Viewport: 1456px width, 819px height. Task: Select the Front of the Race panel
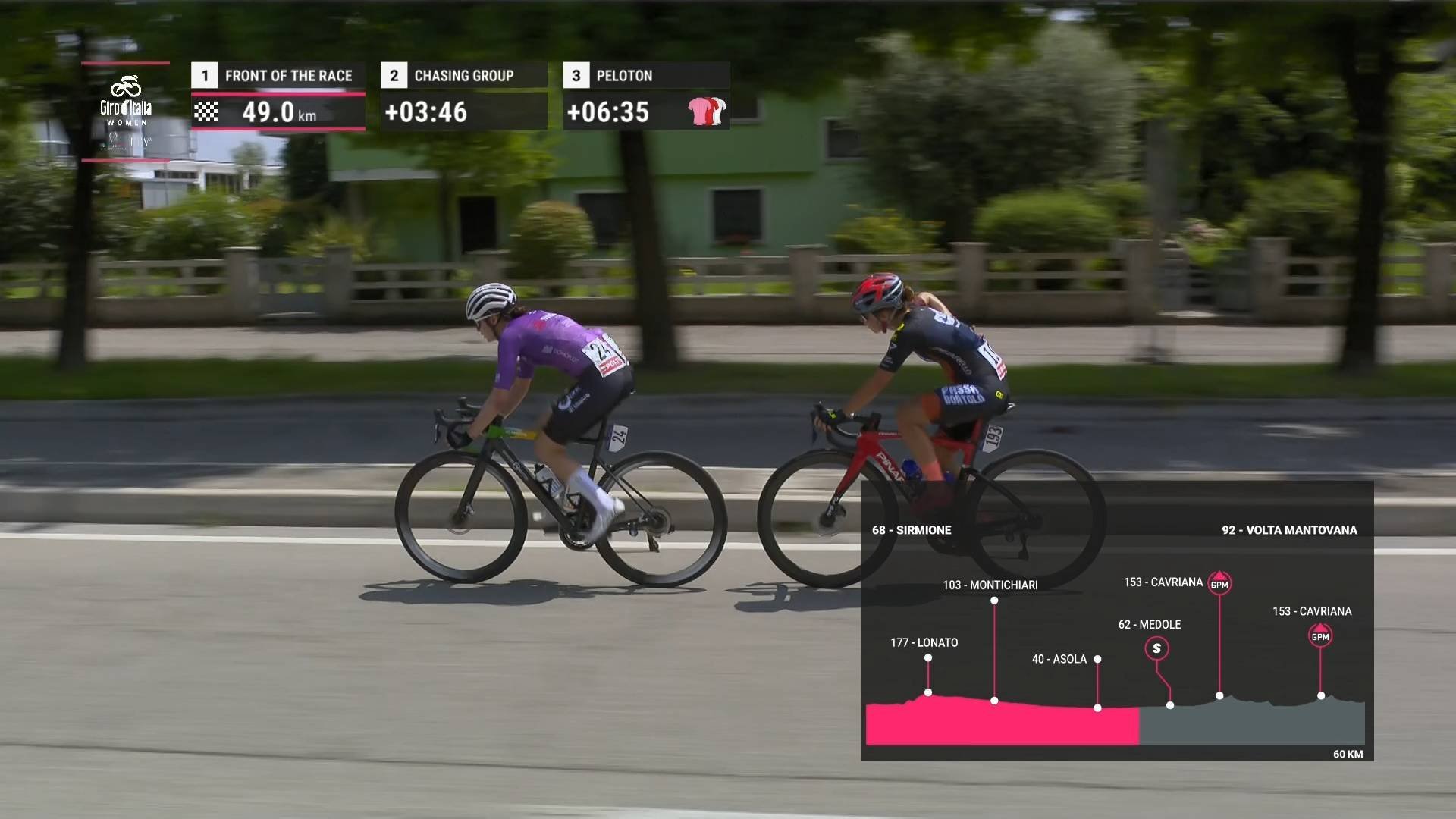[x=278, y=96]
